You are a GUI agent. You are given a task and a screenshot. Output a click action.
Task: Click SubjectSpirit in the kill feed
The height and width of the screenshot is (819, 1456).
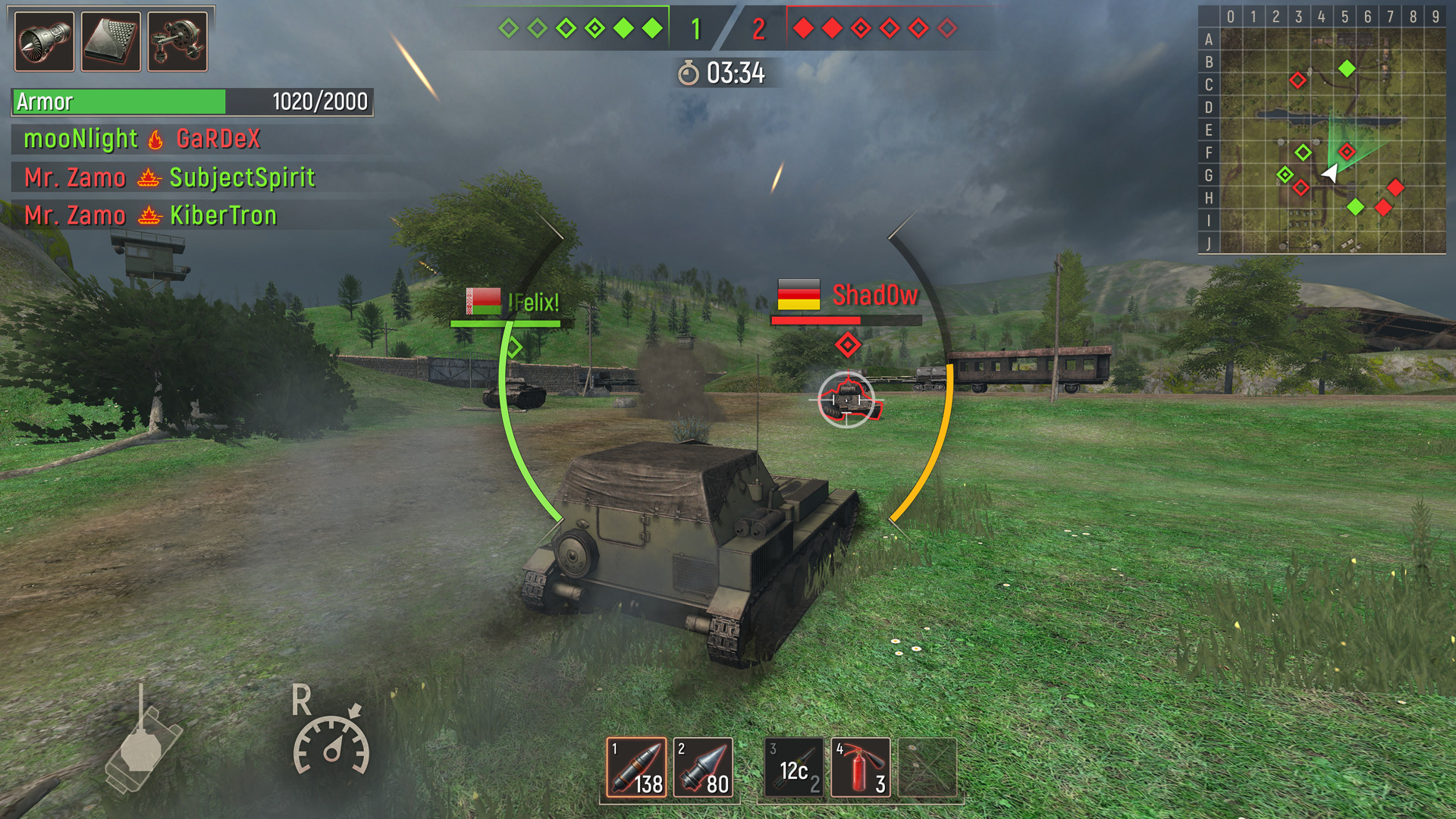point(243,177)
